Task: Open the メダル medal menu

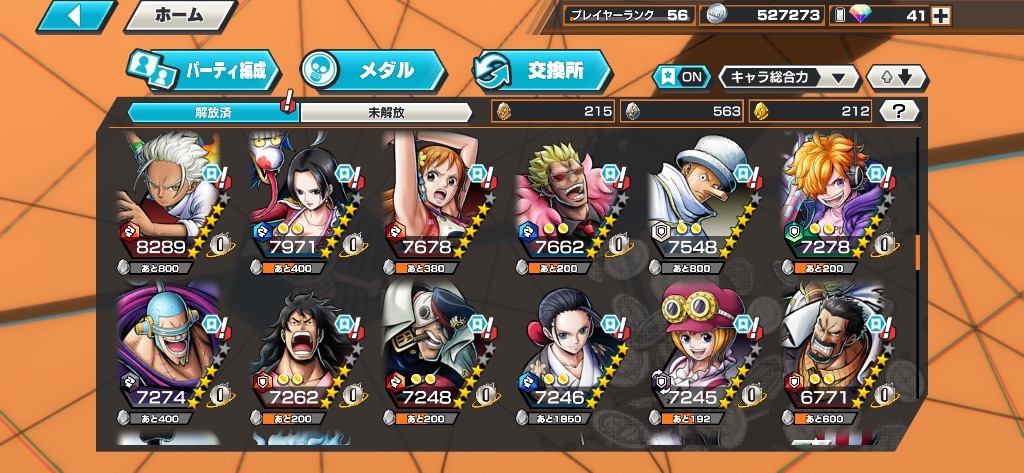Action: (x=373, y=70)
